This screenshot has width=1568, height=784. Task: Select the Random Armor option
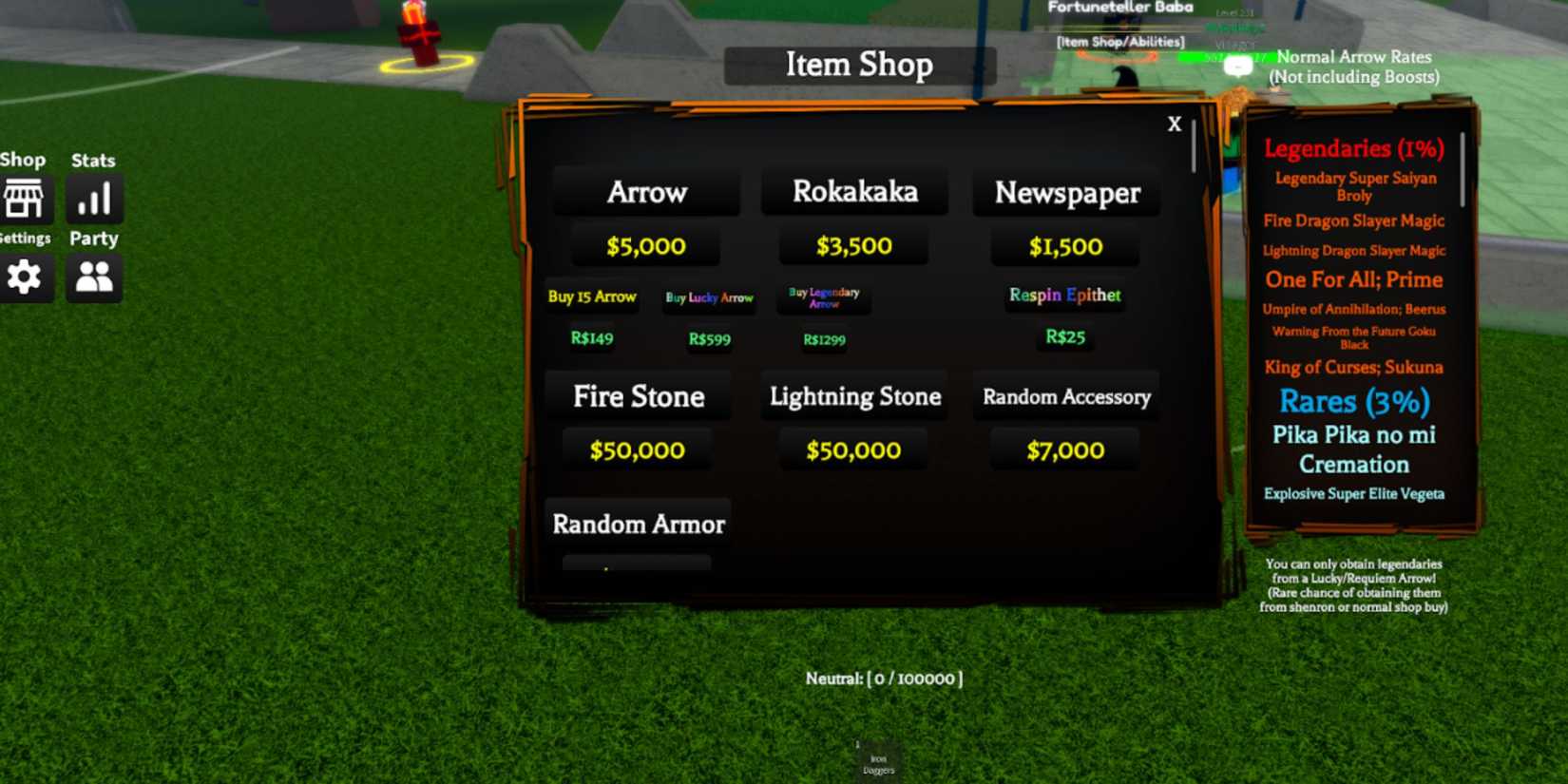pyautogui.click(x=639, y=524)
